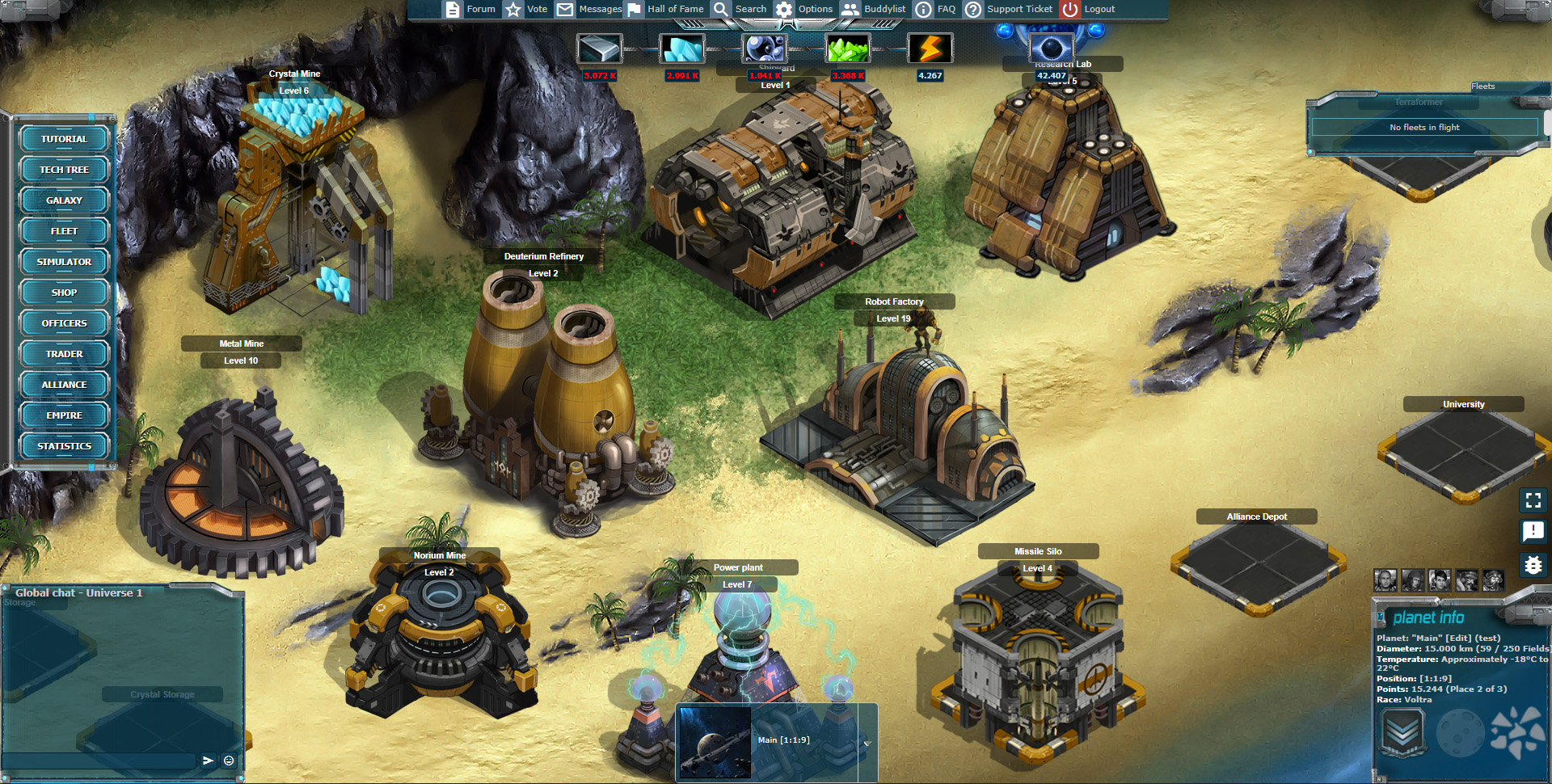Screen dimensions: 1552x784
Task: Open the Fleet menu
Action: coord(64,231)
